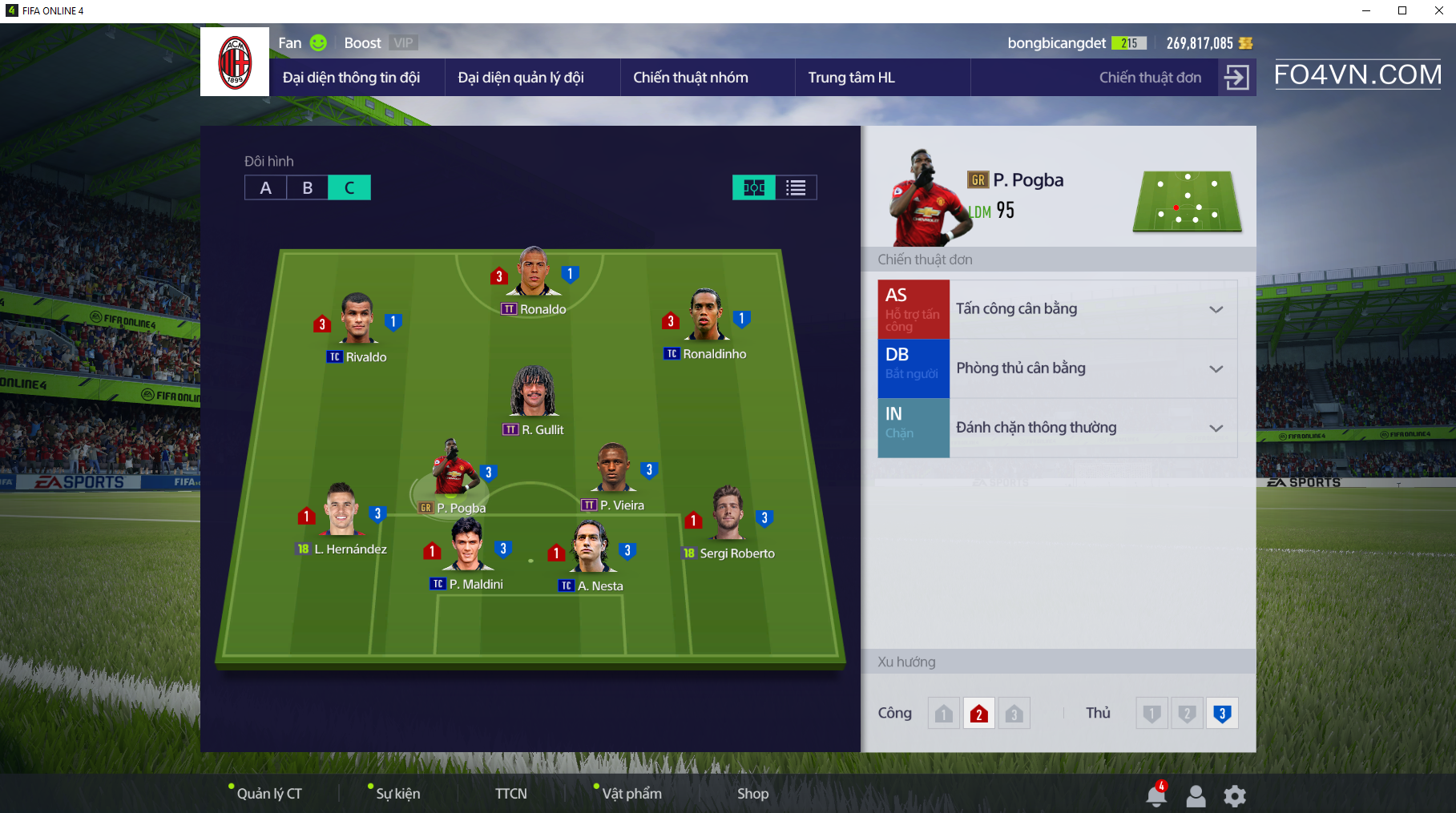The image size is (1456, 813).
Task: Expand the Đánh chặn thông thường dropdown
Action: coord(1216,428)
